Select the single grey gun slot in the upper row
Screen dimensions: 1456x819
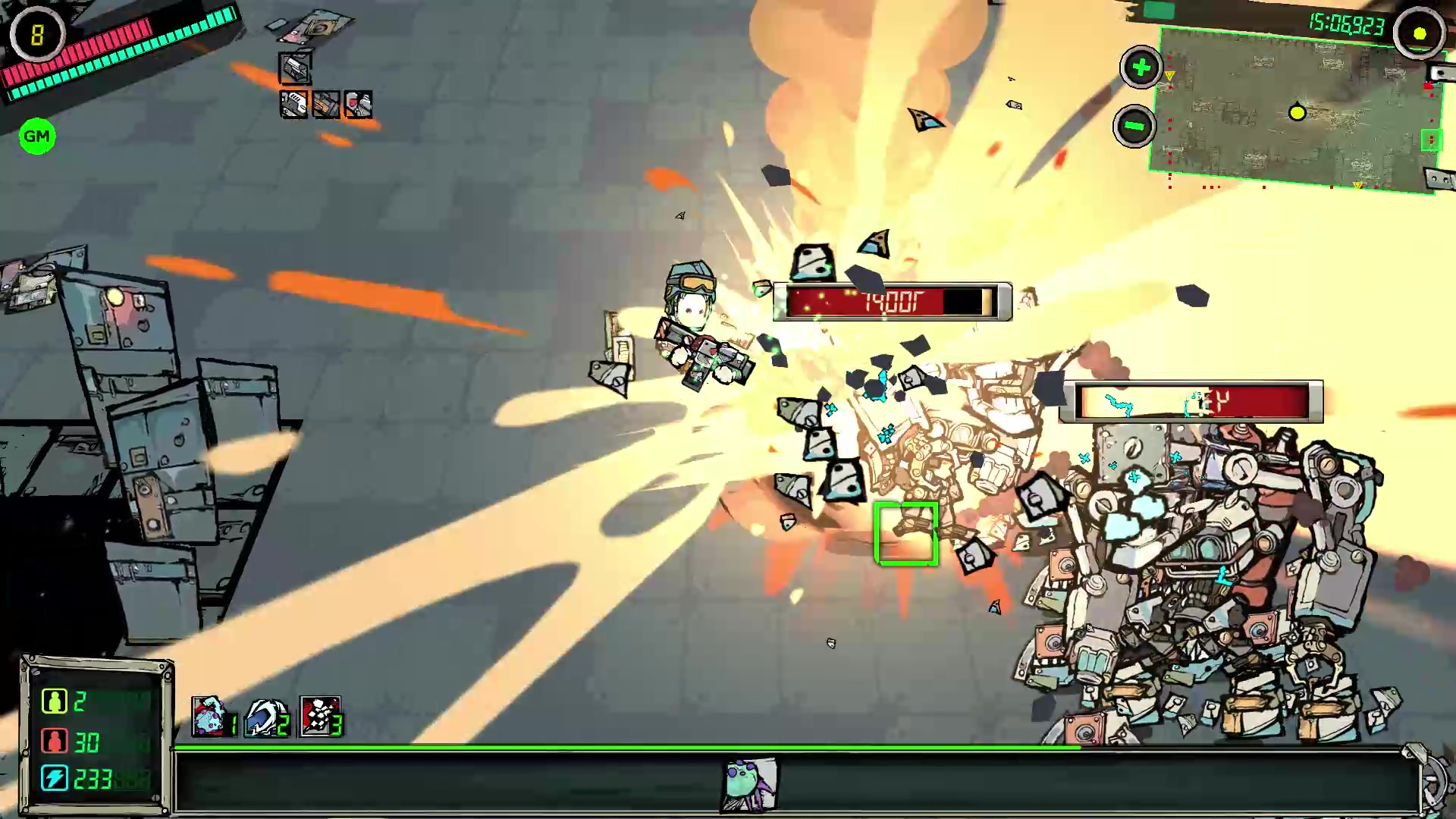(295, 69)
